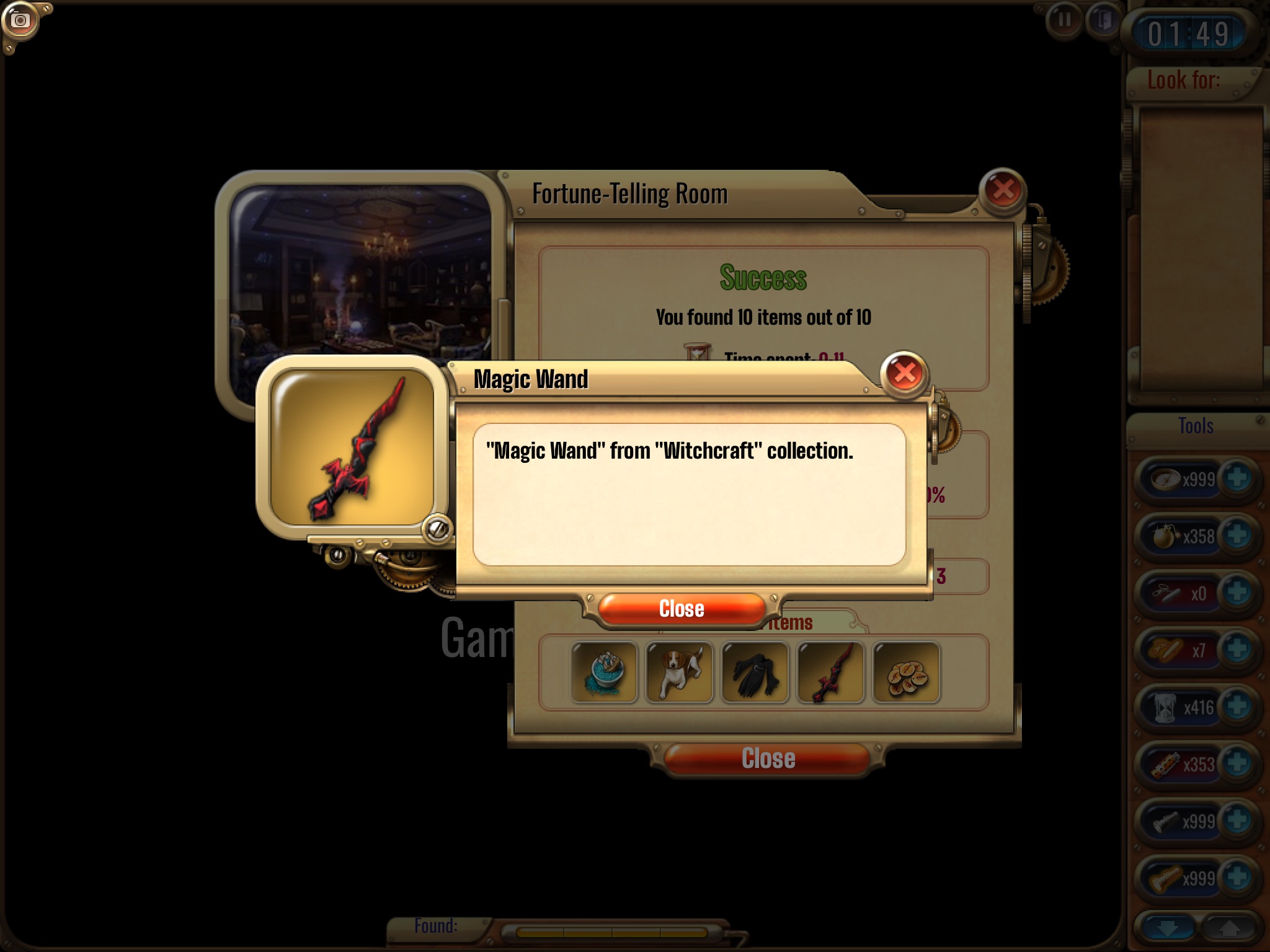
Task: Exit the room via door icon
Action: pyautogui.click(x=1102, y=20)
